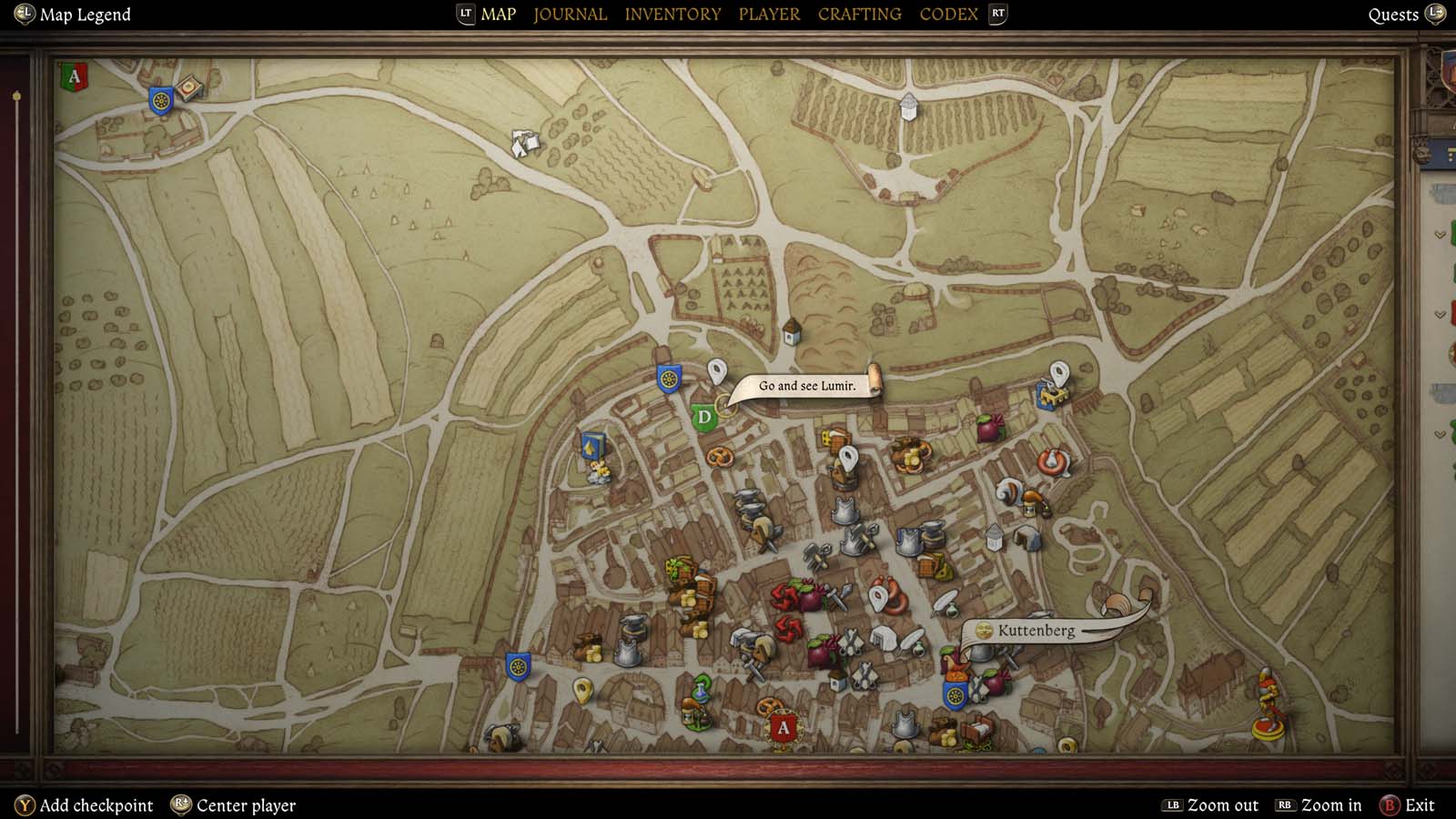Open the Map Legend

[x=71, y=14]
